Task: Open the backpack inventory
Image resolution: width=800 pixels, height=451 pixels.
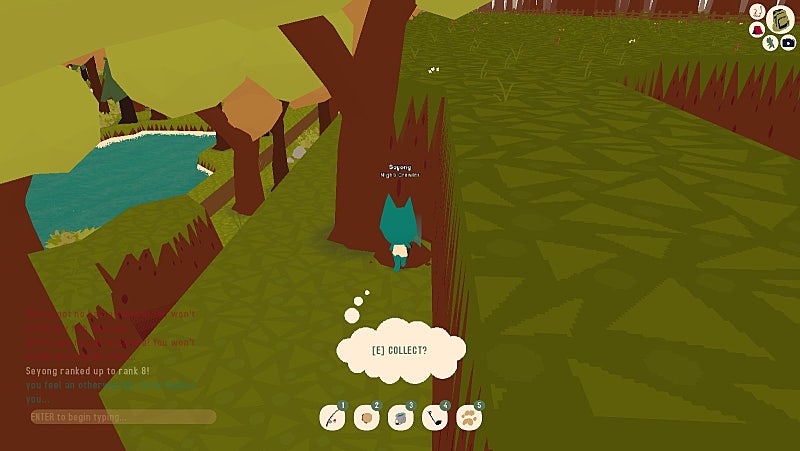Action: pyautogui.click(x=780, y=19)
